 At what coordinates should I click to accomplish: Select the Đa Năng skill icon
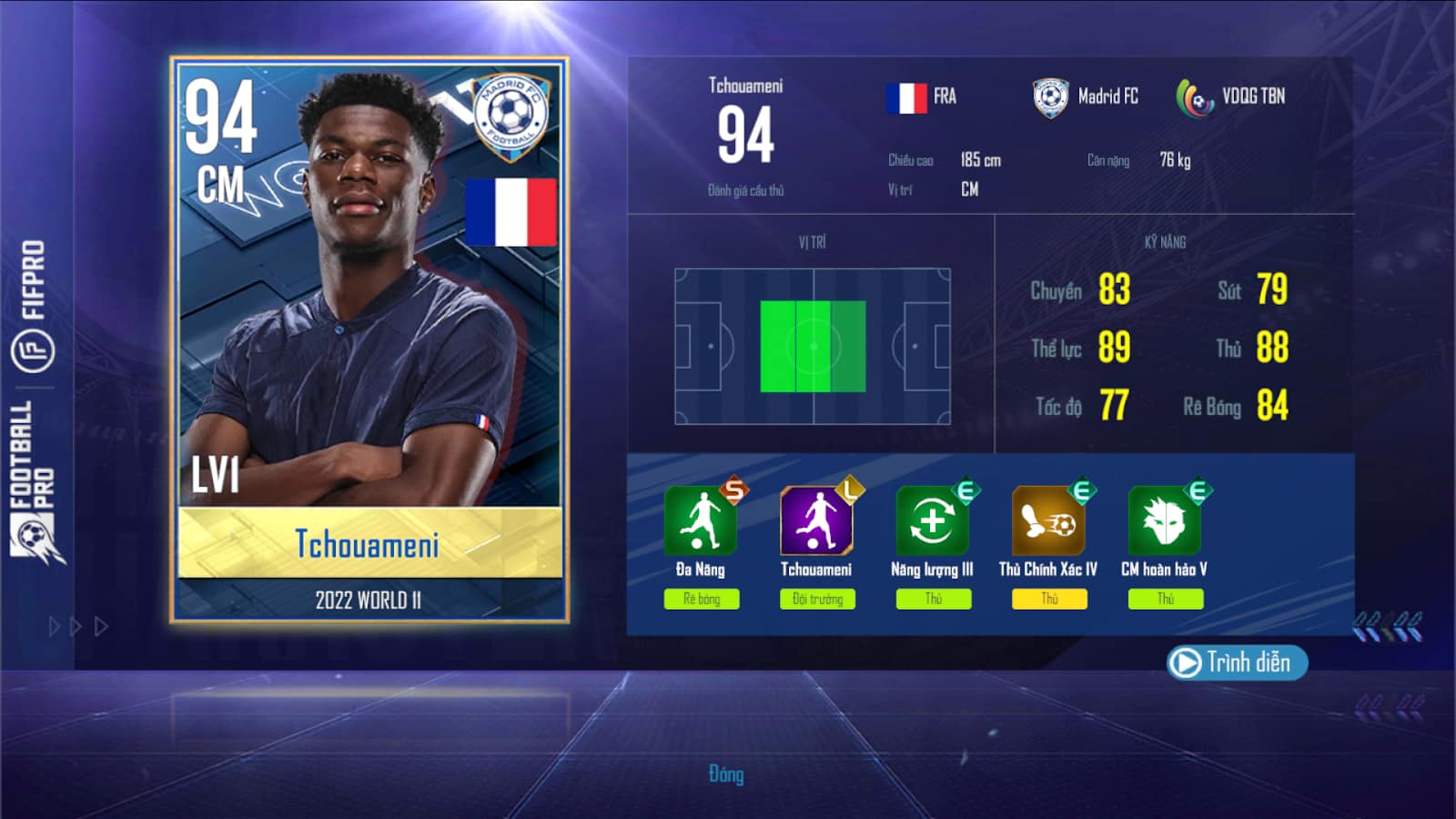tap(700, 521)
